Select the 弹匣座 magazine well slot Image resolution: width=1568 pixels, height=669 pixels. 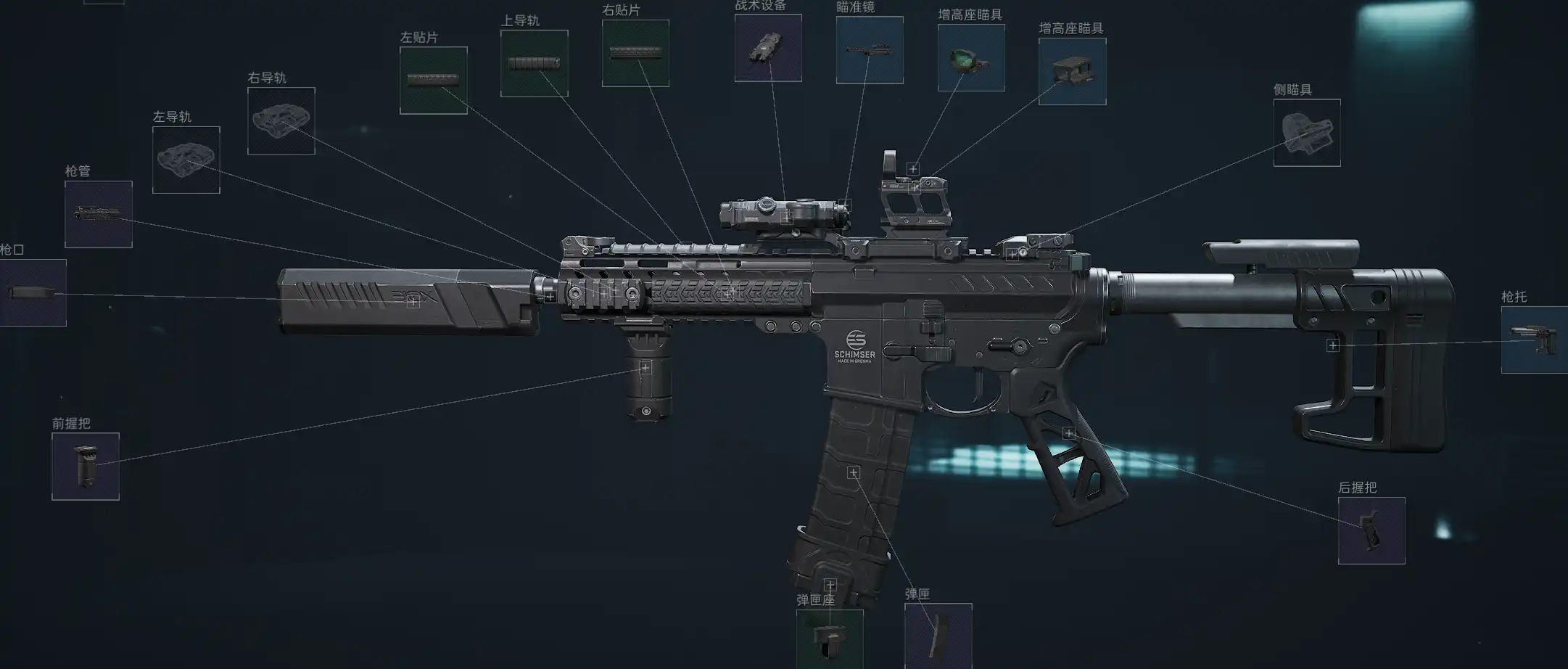coord(830,638)
